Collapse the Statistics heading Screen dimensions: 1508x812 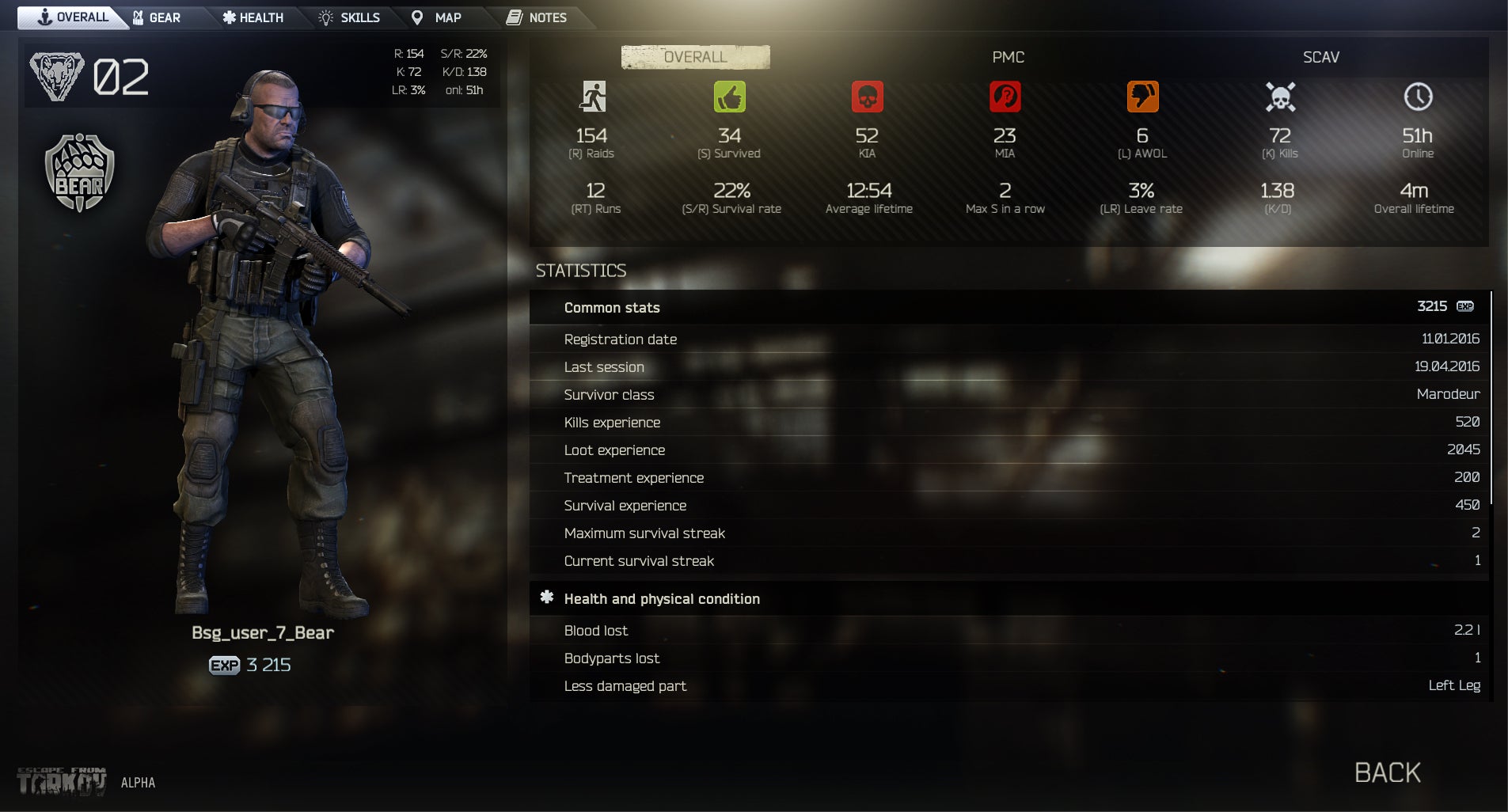pos(580,271)
